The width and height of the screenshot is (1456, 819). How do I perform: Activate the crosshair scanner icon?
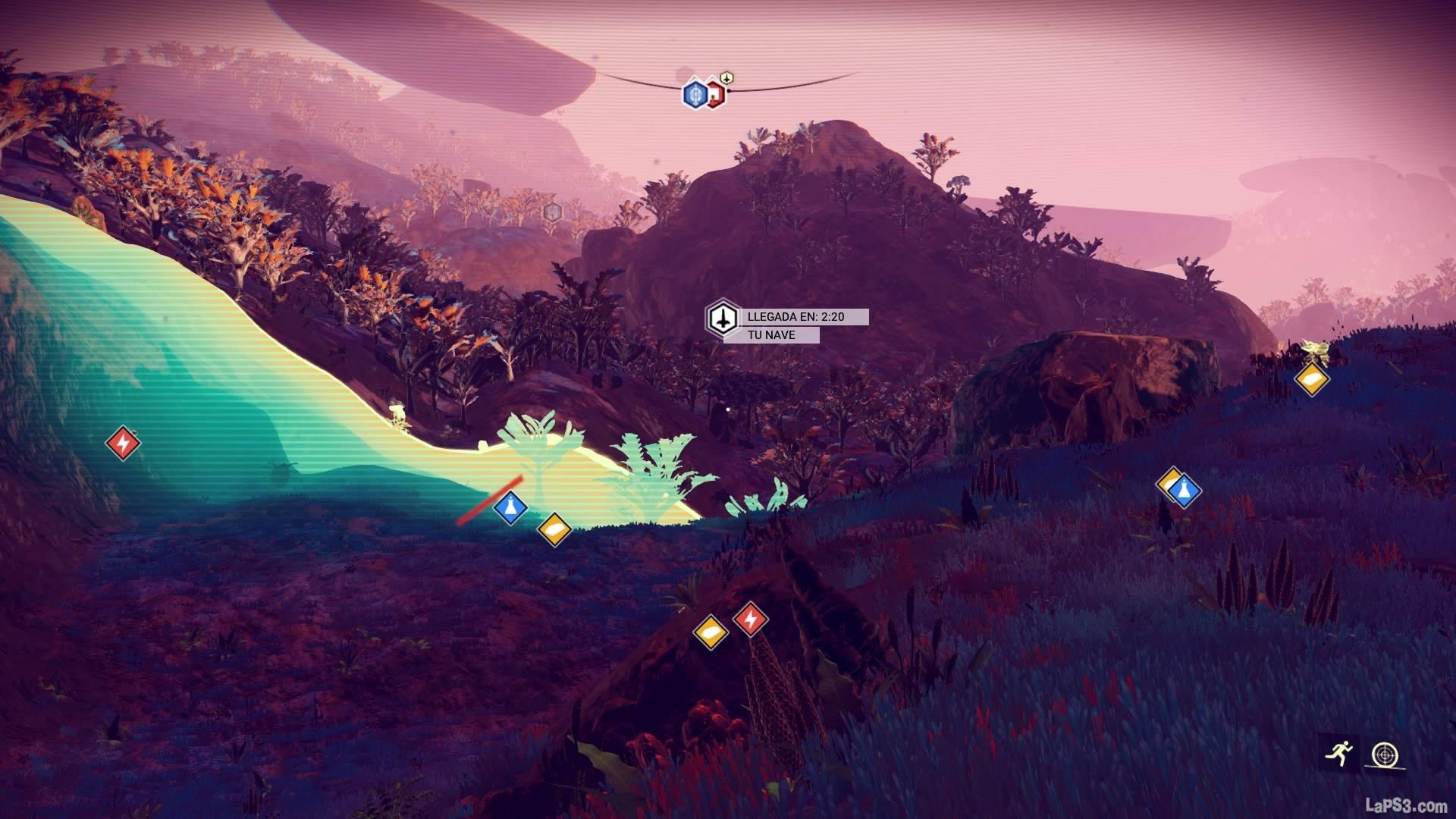1385,755
